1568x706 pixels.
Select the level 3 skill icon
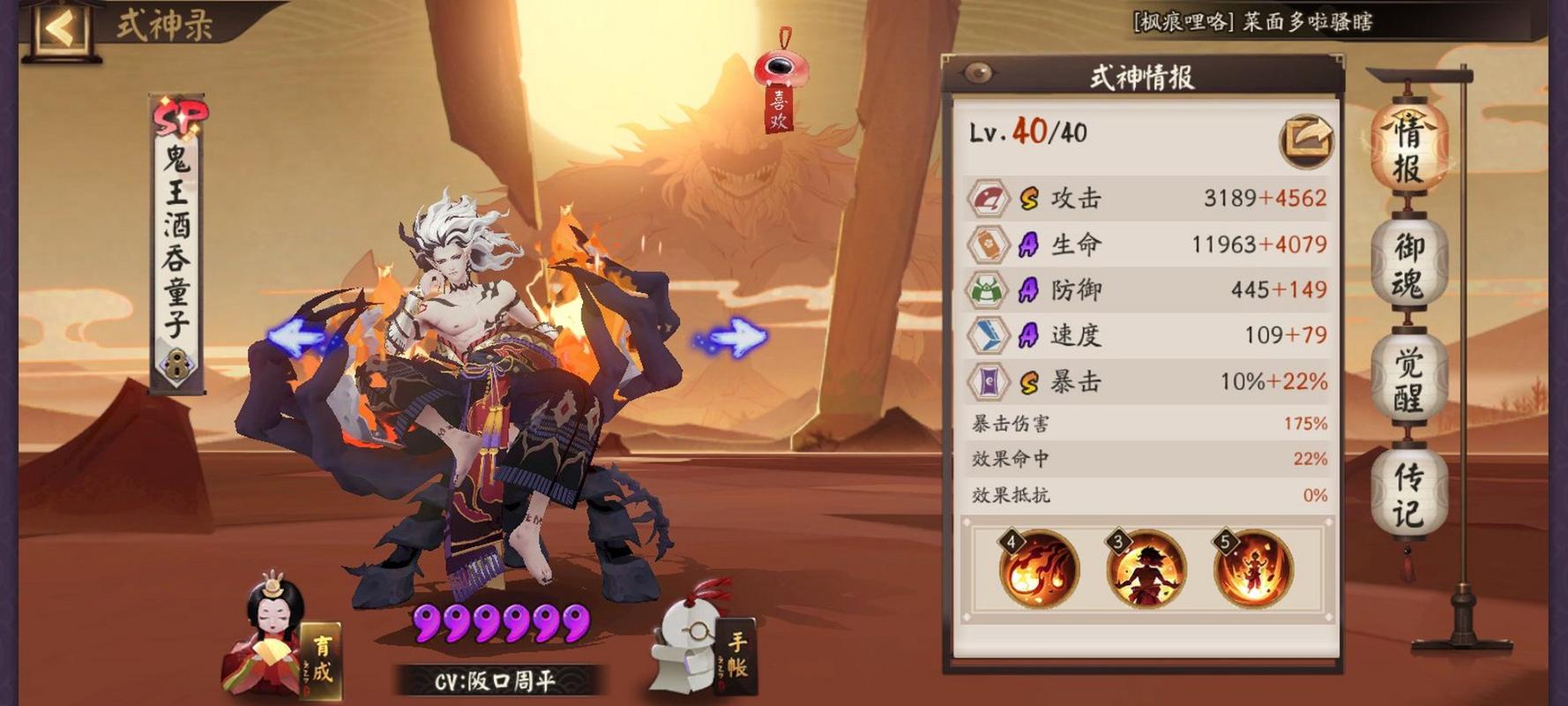(1146, 569)
